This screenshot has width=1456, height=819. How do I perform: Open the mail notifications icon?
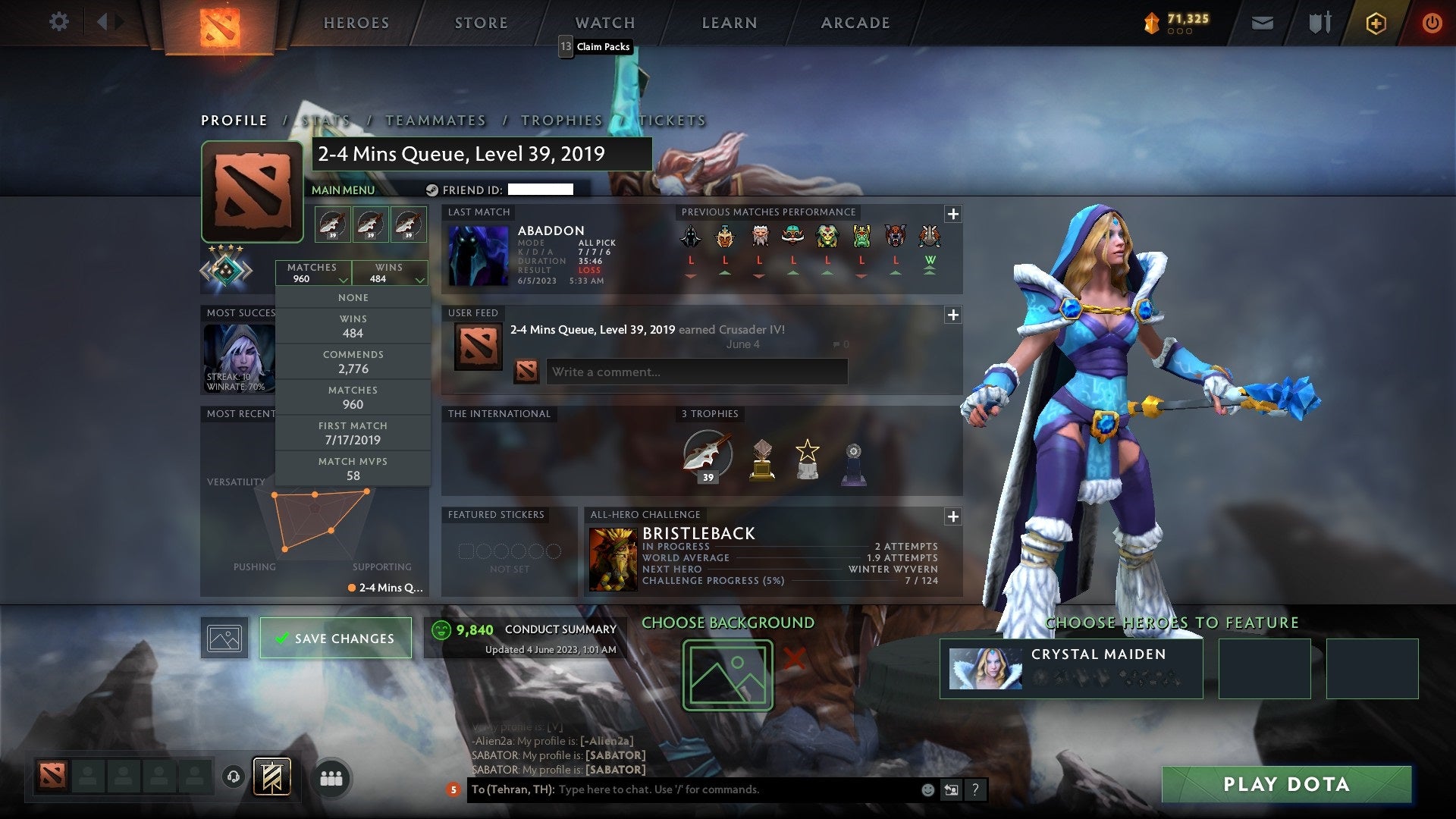pyautogui.click(x=1263, y=23)
